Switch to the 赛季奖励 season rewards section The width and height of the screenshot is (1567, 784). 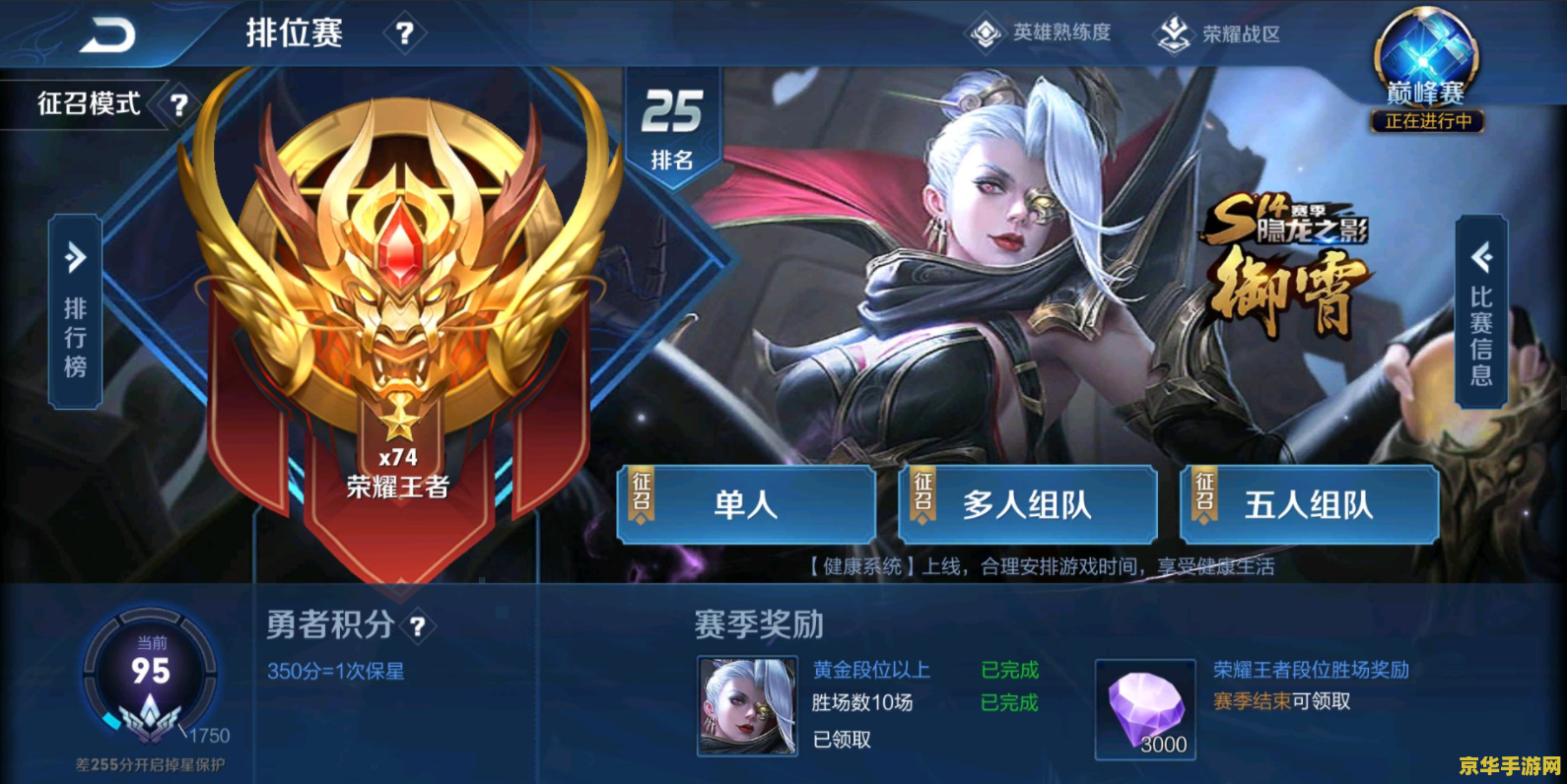click(757, 624)
